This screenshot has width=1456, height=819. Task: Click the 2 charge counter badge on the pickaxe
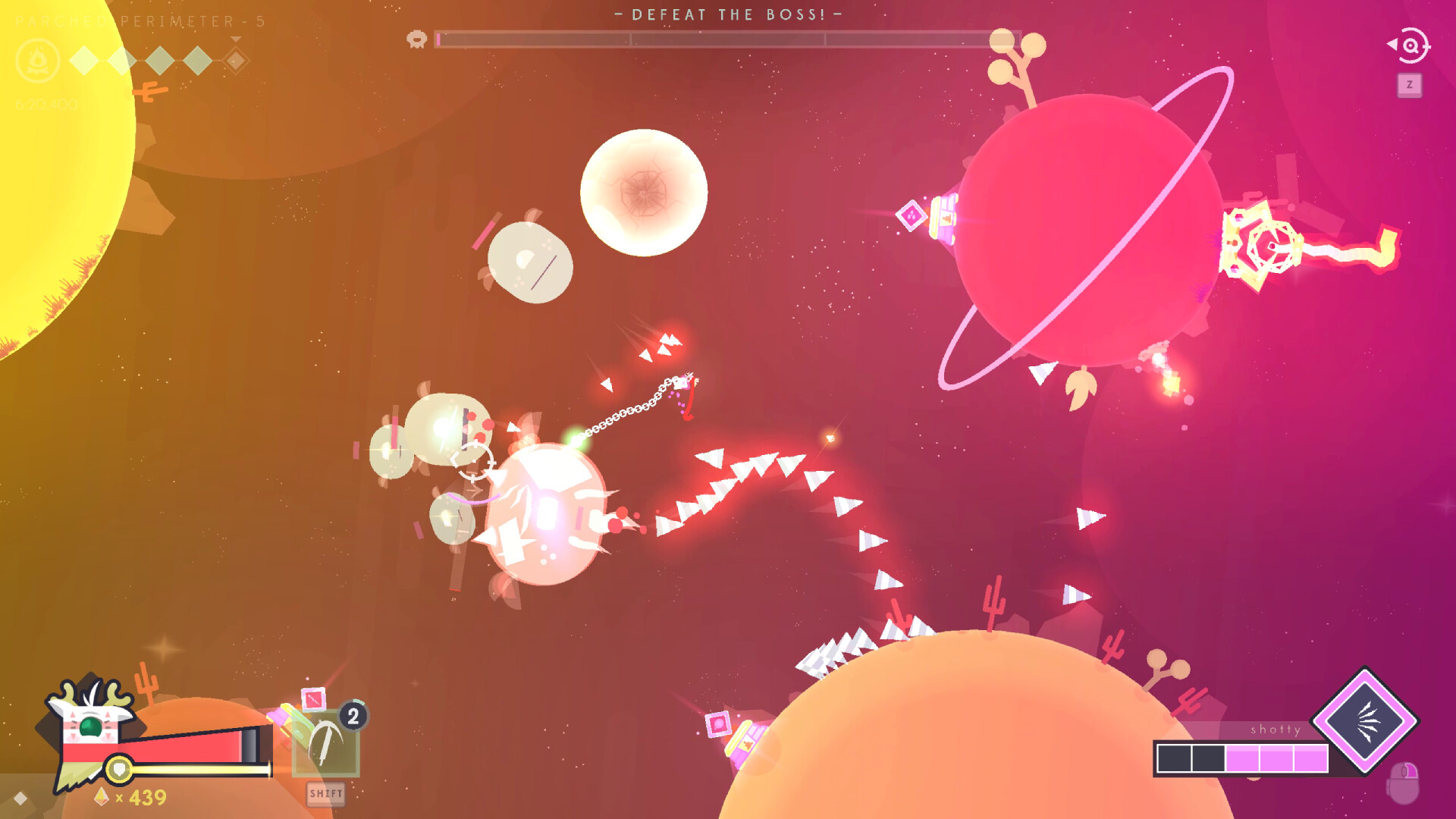click(351, 716)
